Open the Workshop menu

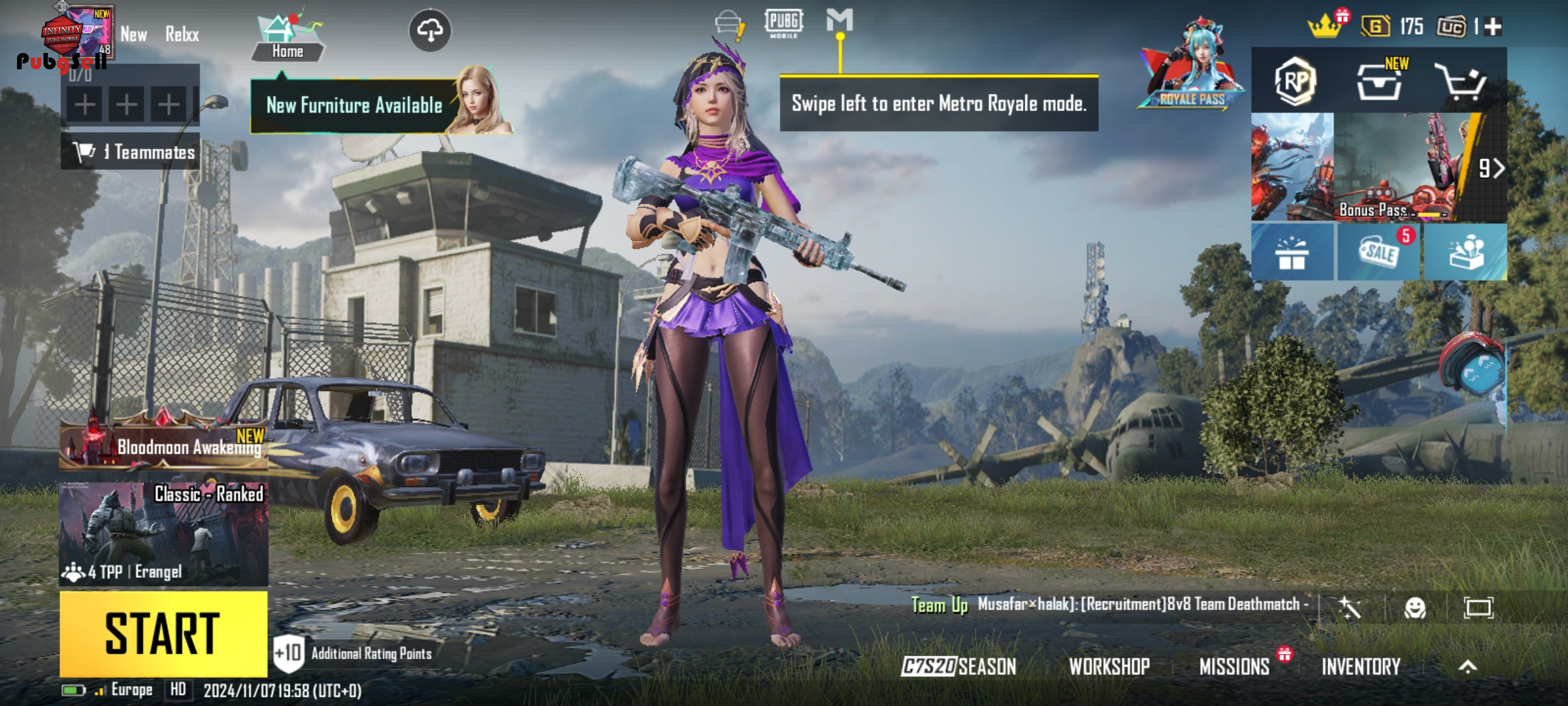tap(1109, 666)
